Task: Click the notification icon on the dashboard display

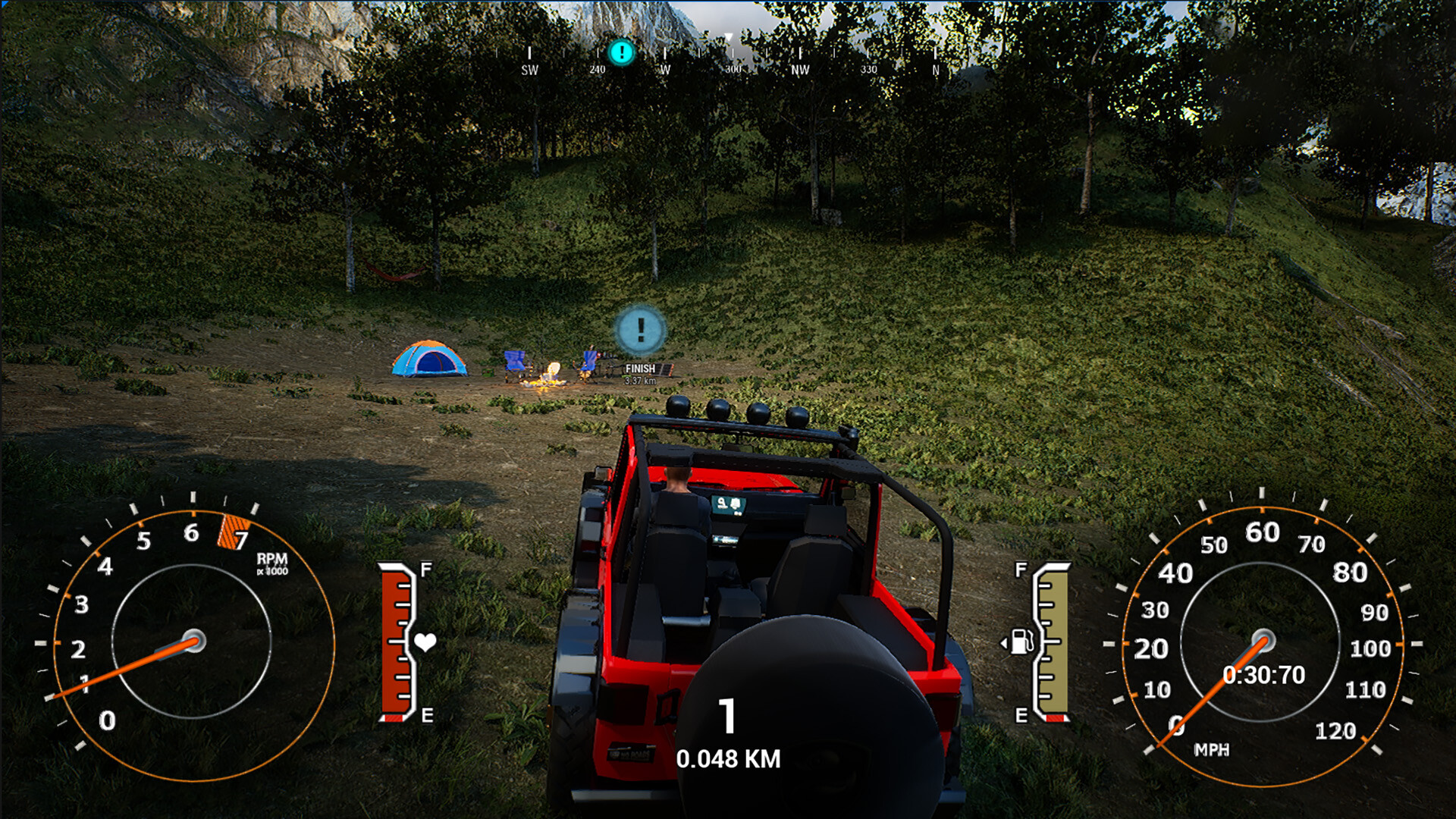Action: tap(736, 504)
